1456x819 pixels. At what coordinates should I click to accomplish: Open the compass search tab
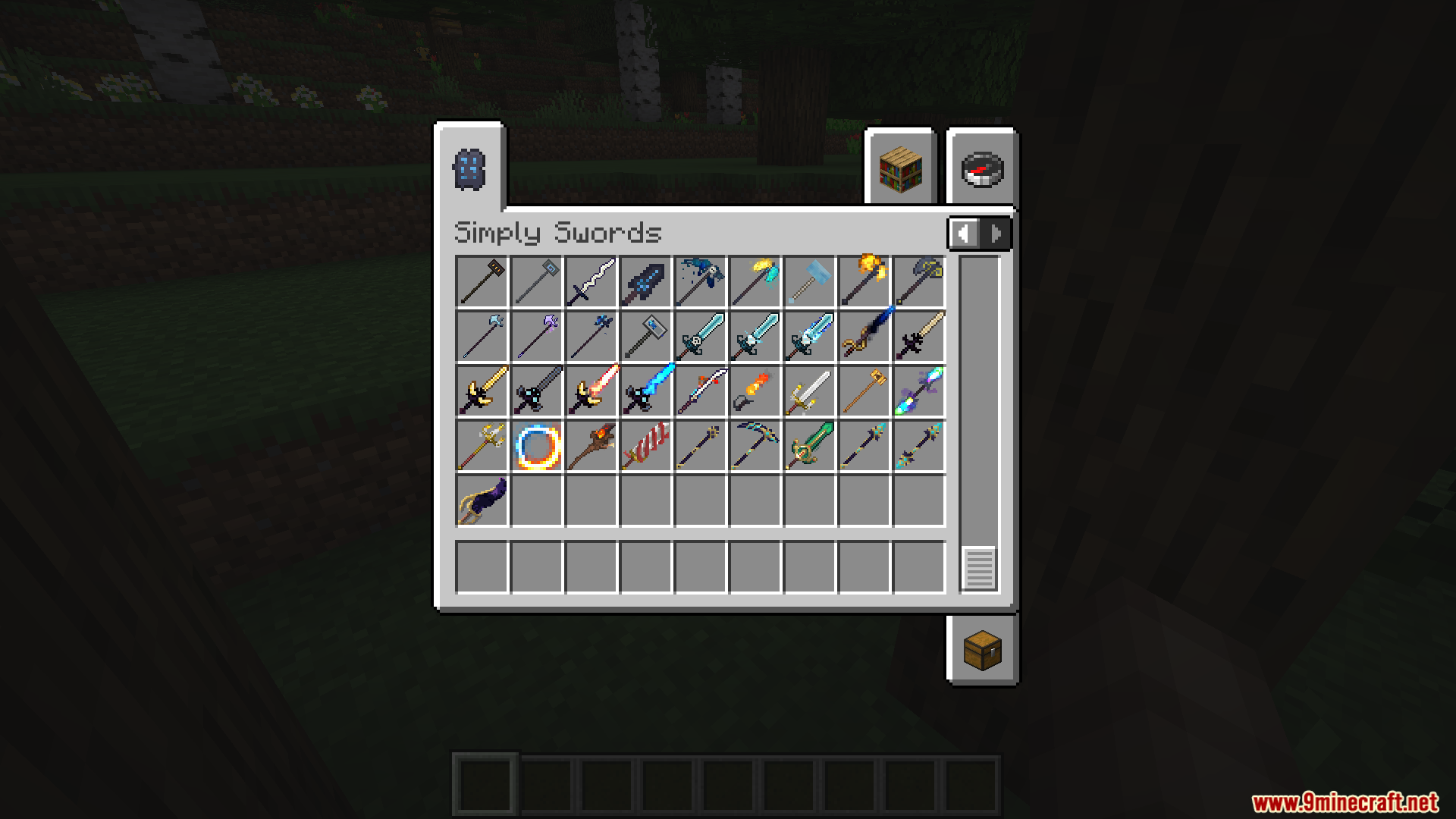(981, 168)
